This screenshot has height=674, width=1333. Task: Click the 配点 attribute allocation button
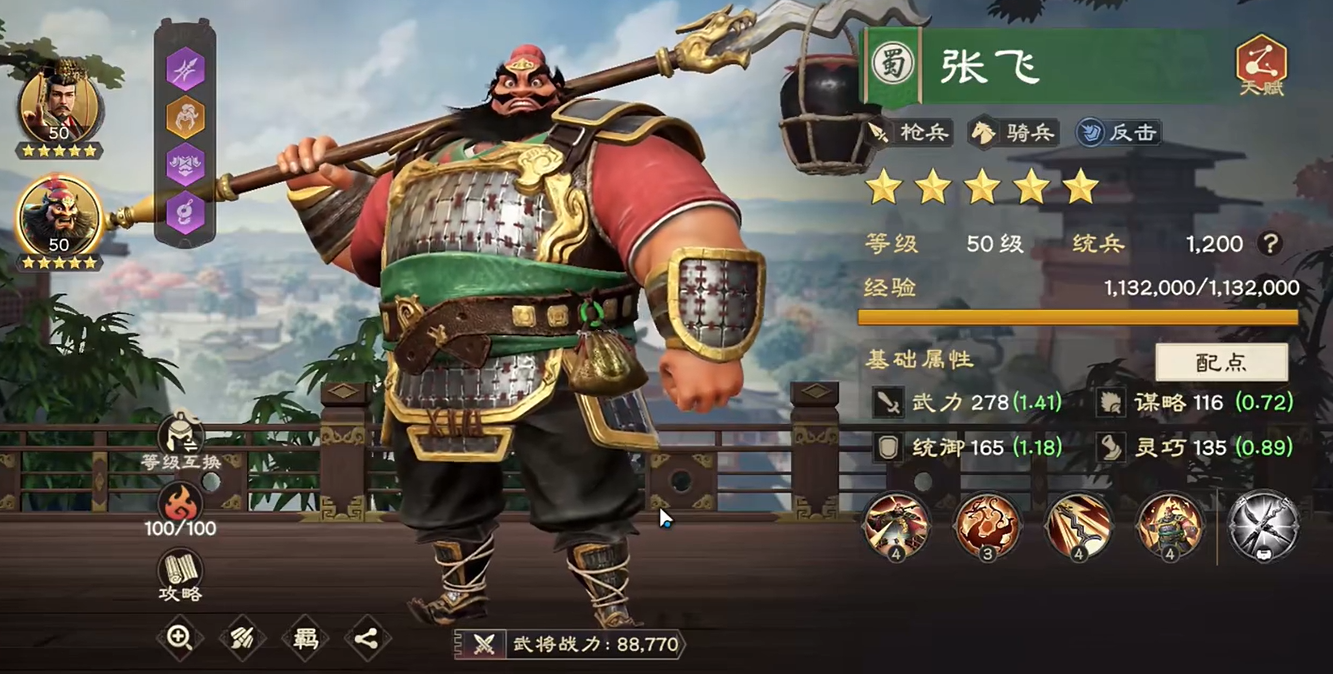pos(1221,362)
